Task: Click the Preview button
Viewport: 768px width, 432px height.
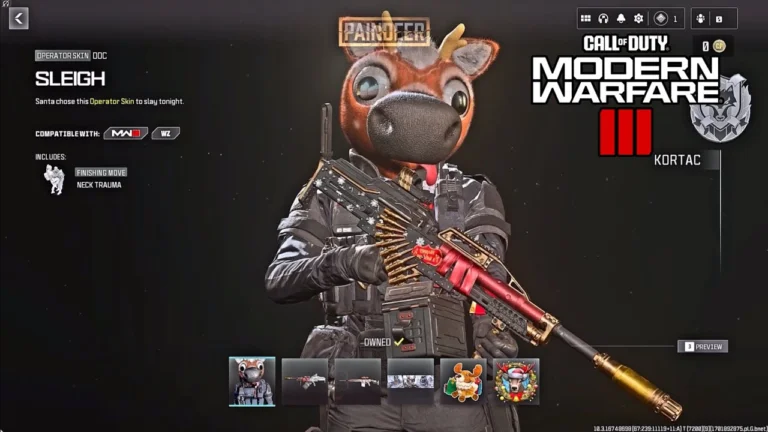Action: pyautogui.click(x=702, y=347)
